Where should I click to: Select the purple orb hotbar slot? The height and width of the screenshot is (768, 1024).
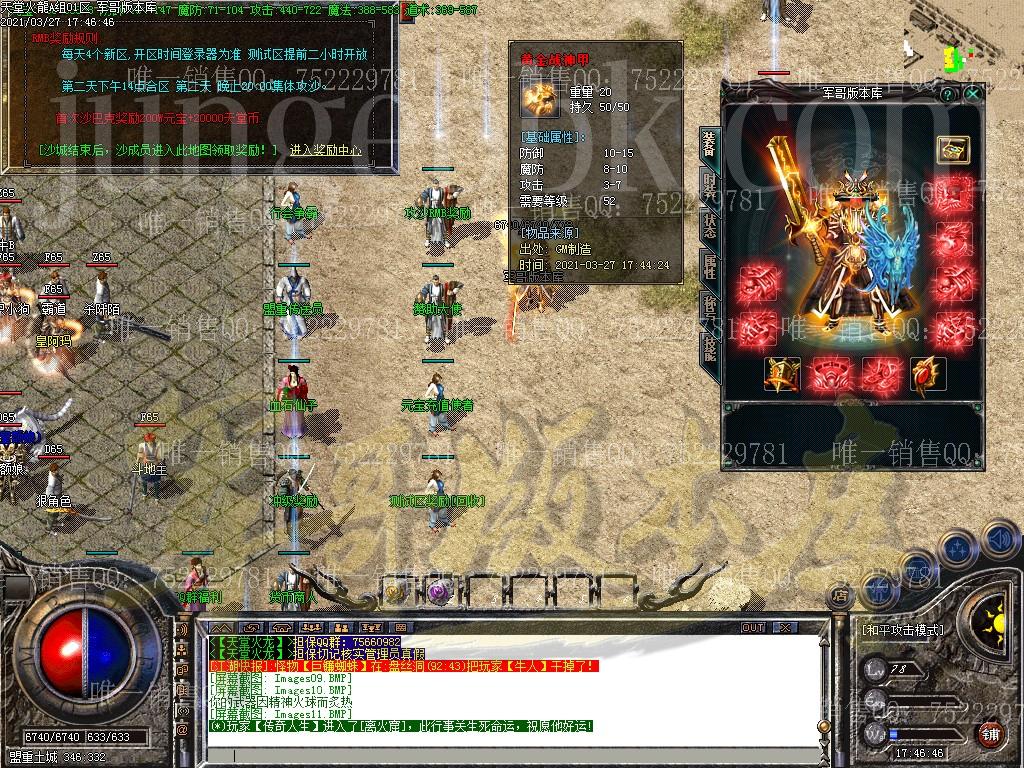(438, 592)
